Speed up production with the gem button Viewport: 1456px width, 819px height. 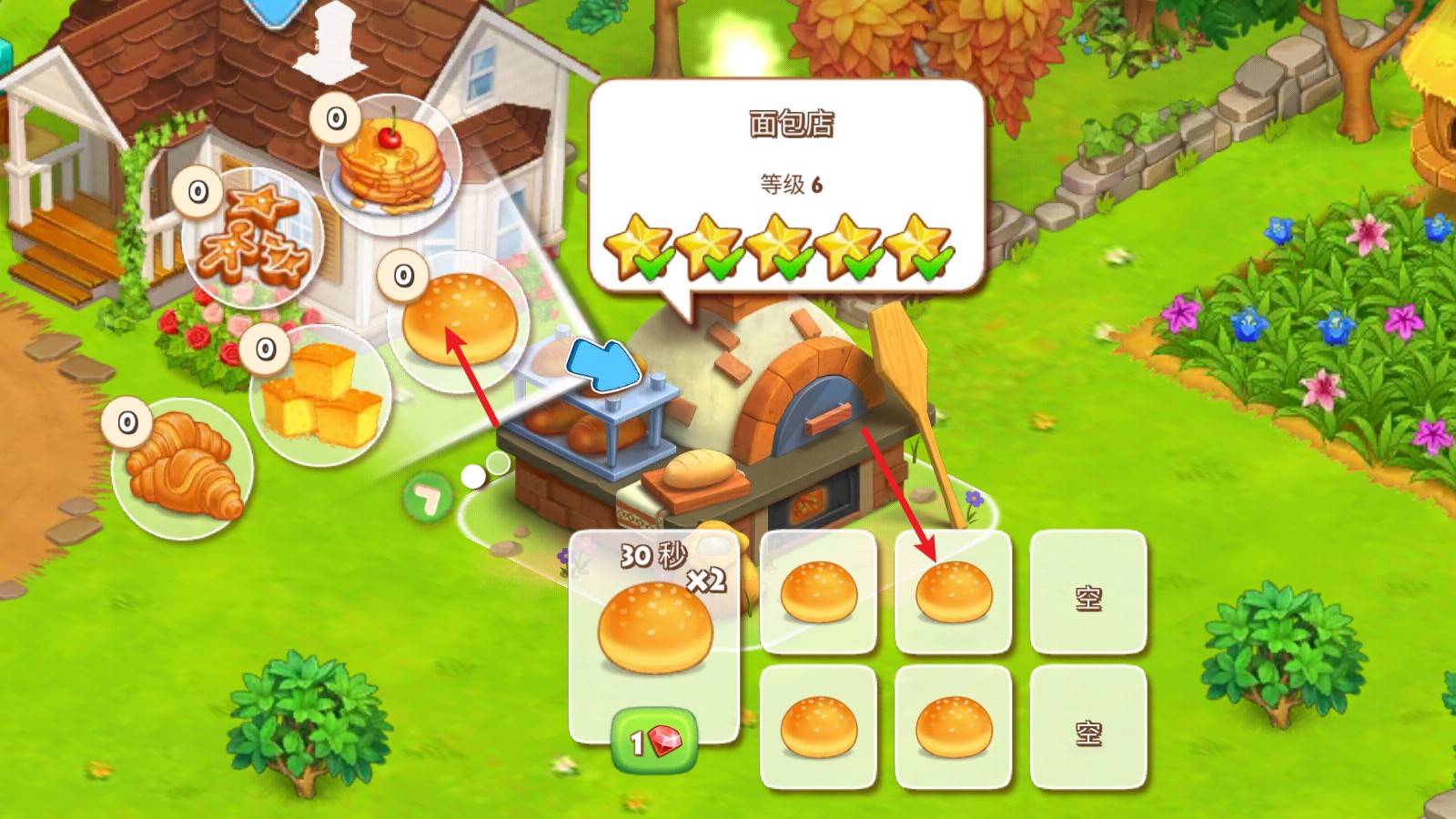[654, 742]
